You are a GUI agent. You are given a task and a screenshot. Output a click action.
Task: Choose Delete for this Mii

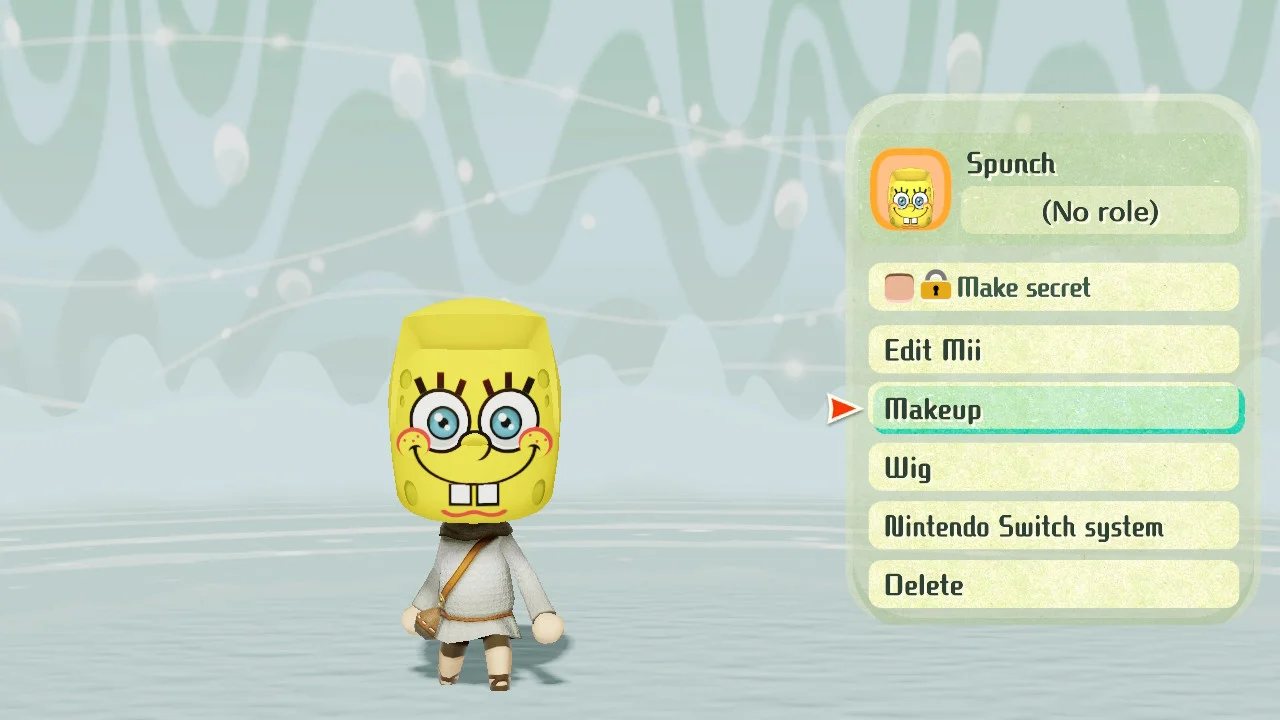point(1053,584)
